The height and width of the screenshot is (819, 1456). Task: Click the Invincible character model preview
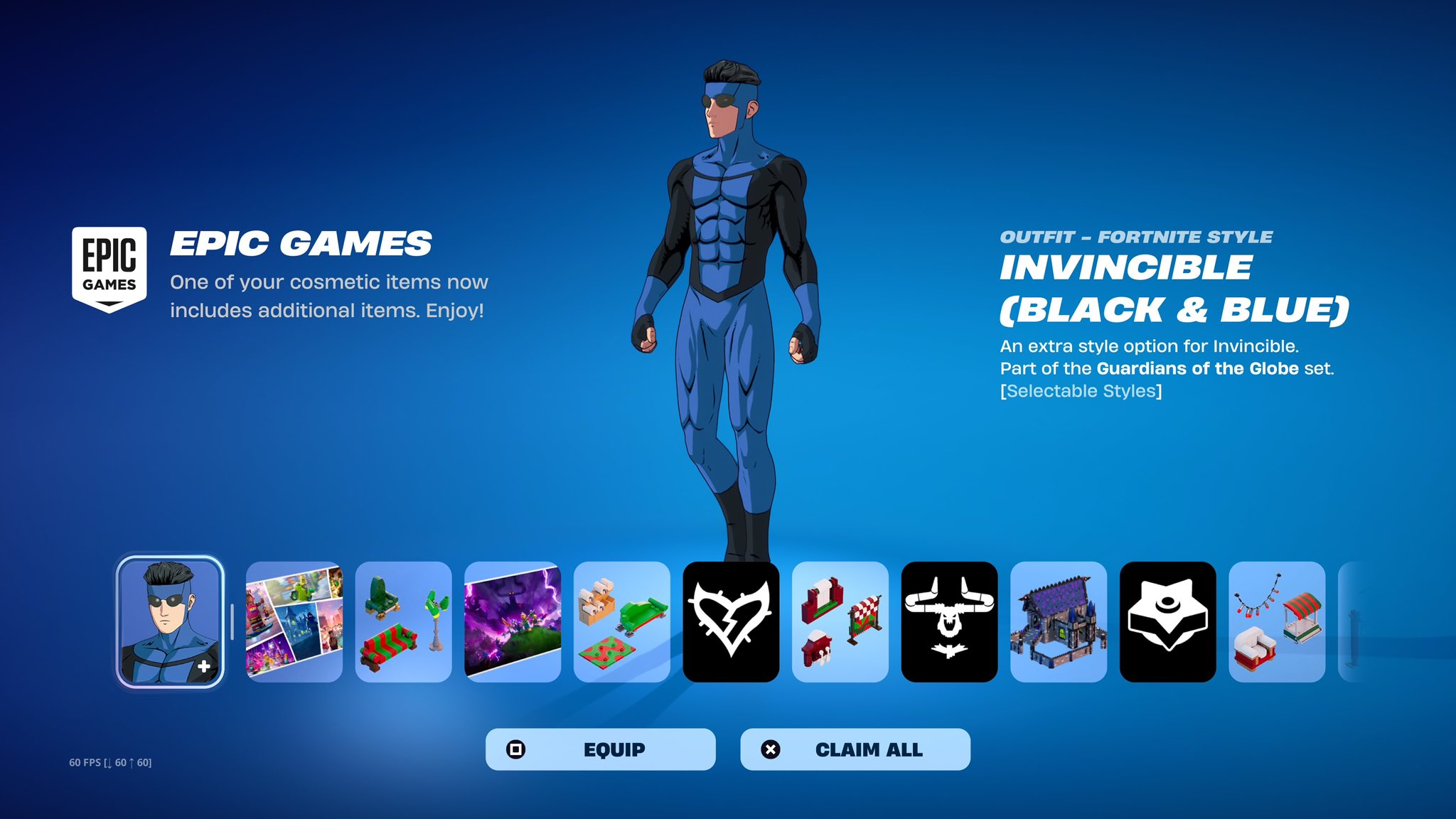tap(732, 284)
